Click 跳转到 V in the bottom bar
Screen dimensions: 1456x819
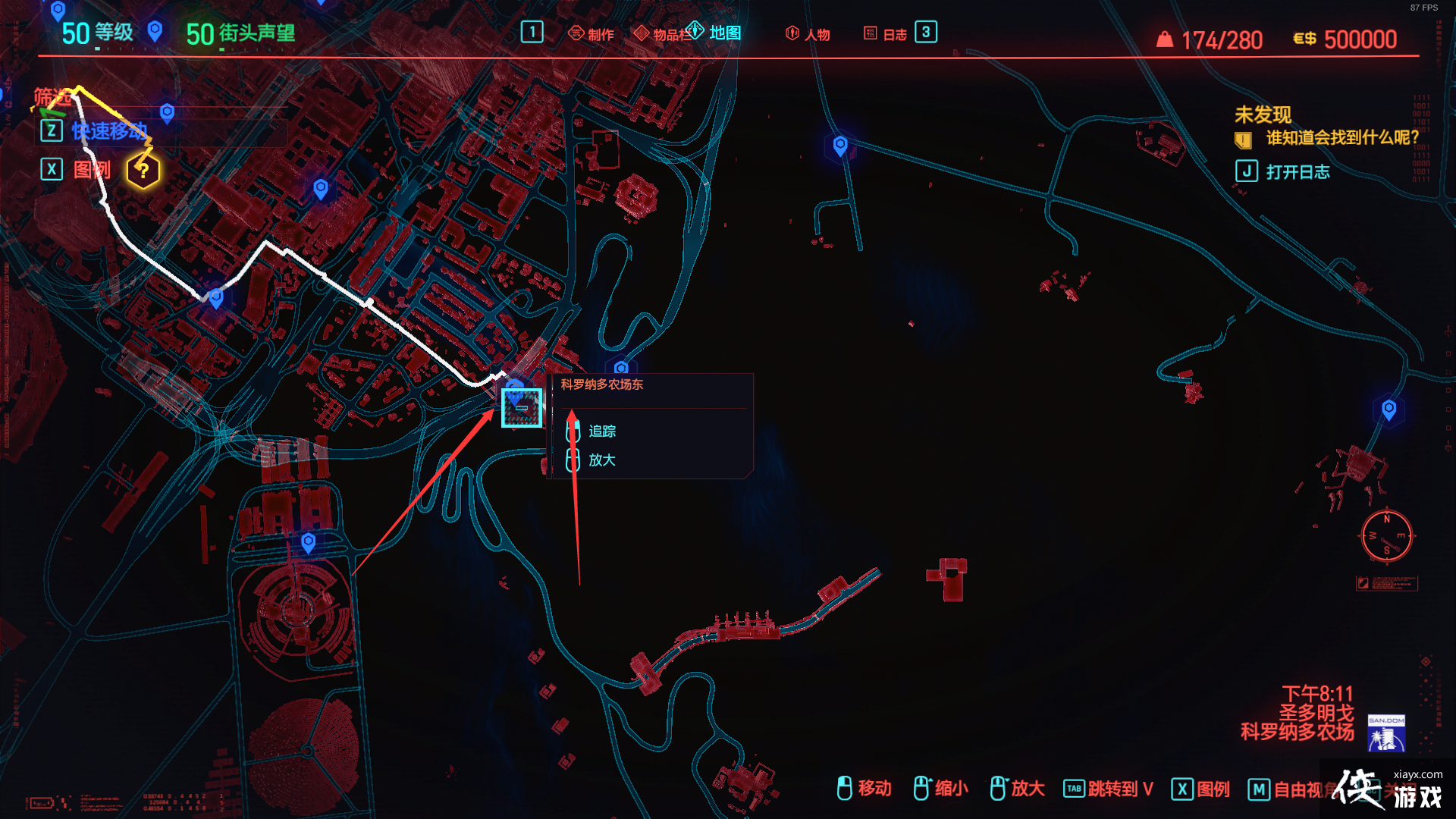pos(1120,789)
